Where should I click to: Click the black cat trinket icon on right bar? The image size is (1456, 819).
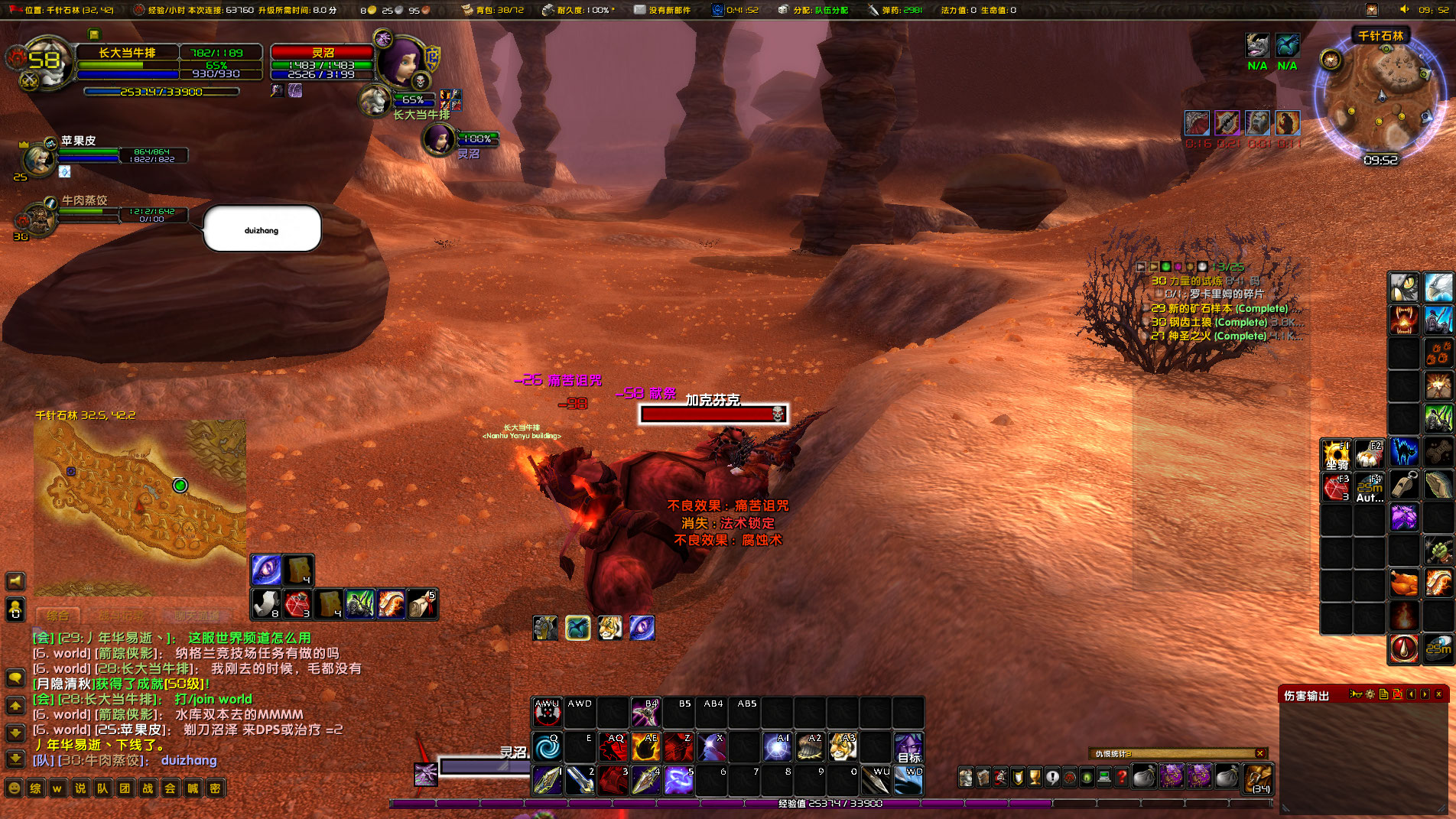(x=1403, y=452)
